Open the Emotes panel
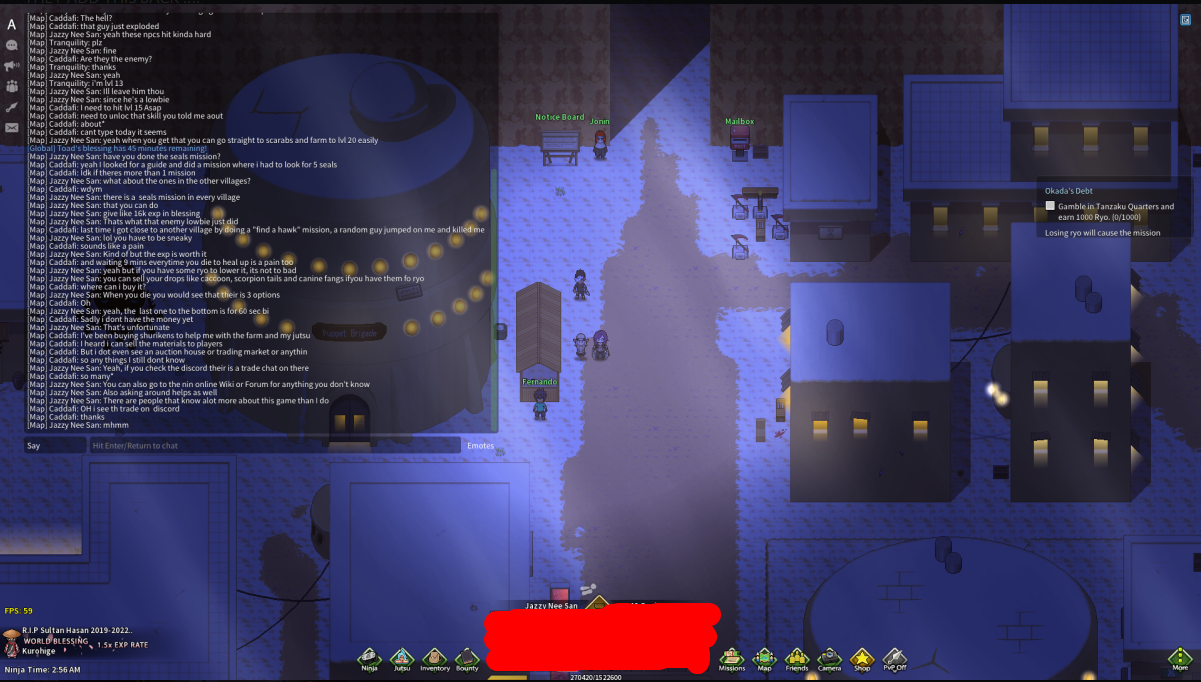The width and height of the screenshot is (1201, 682). coord(480,446)
